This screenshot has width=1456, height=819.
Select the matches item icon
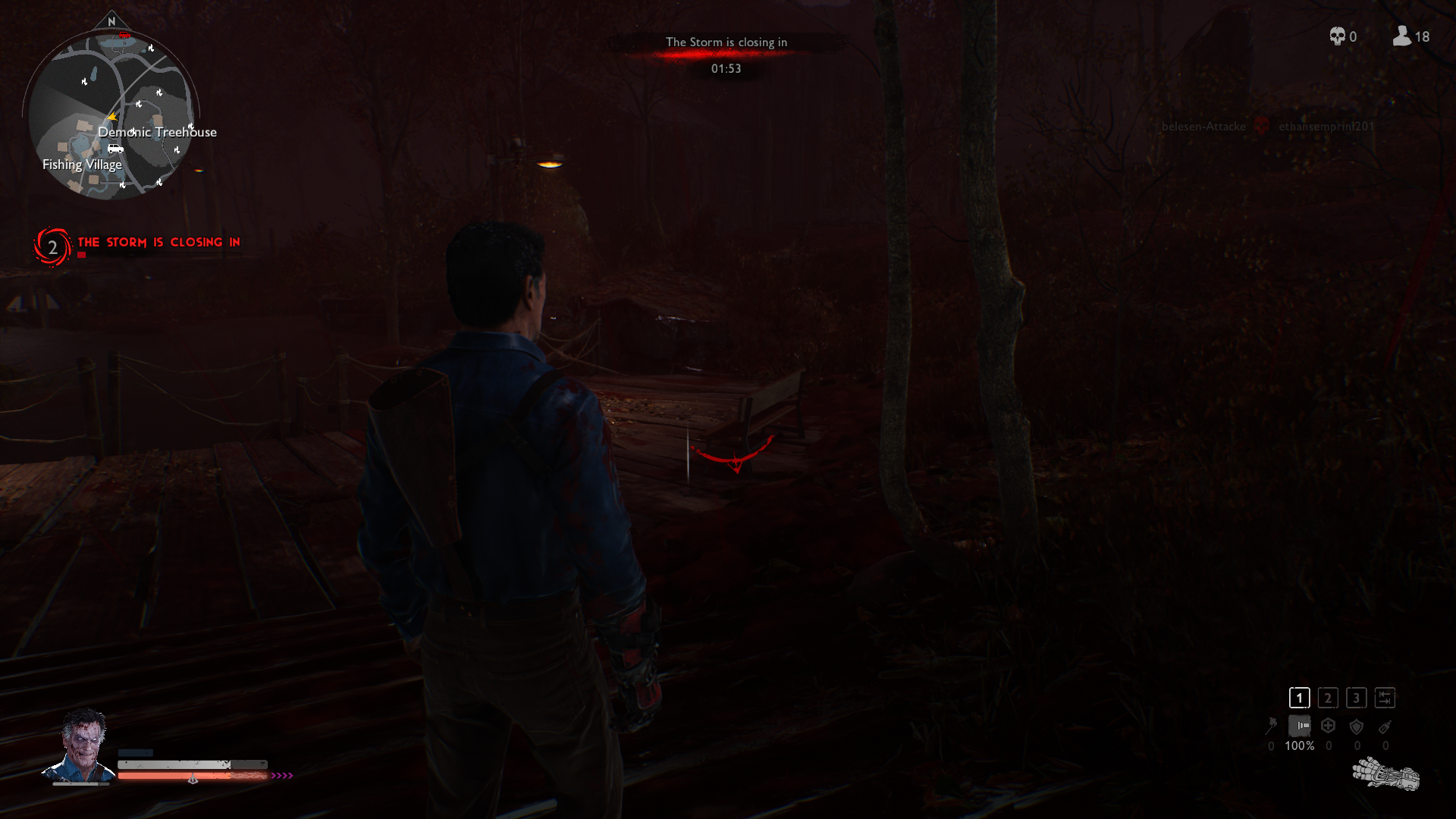pyautogui.click(x=1271, y=726)
